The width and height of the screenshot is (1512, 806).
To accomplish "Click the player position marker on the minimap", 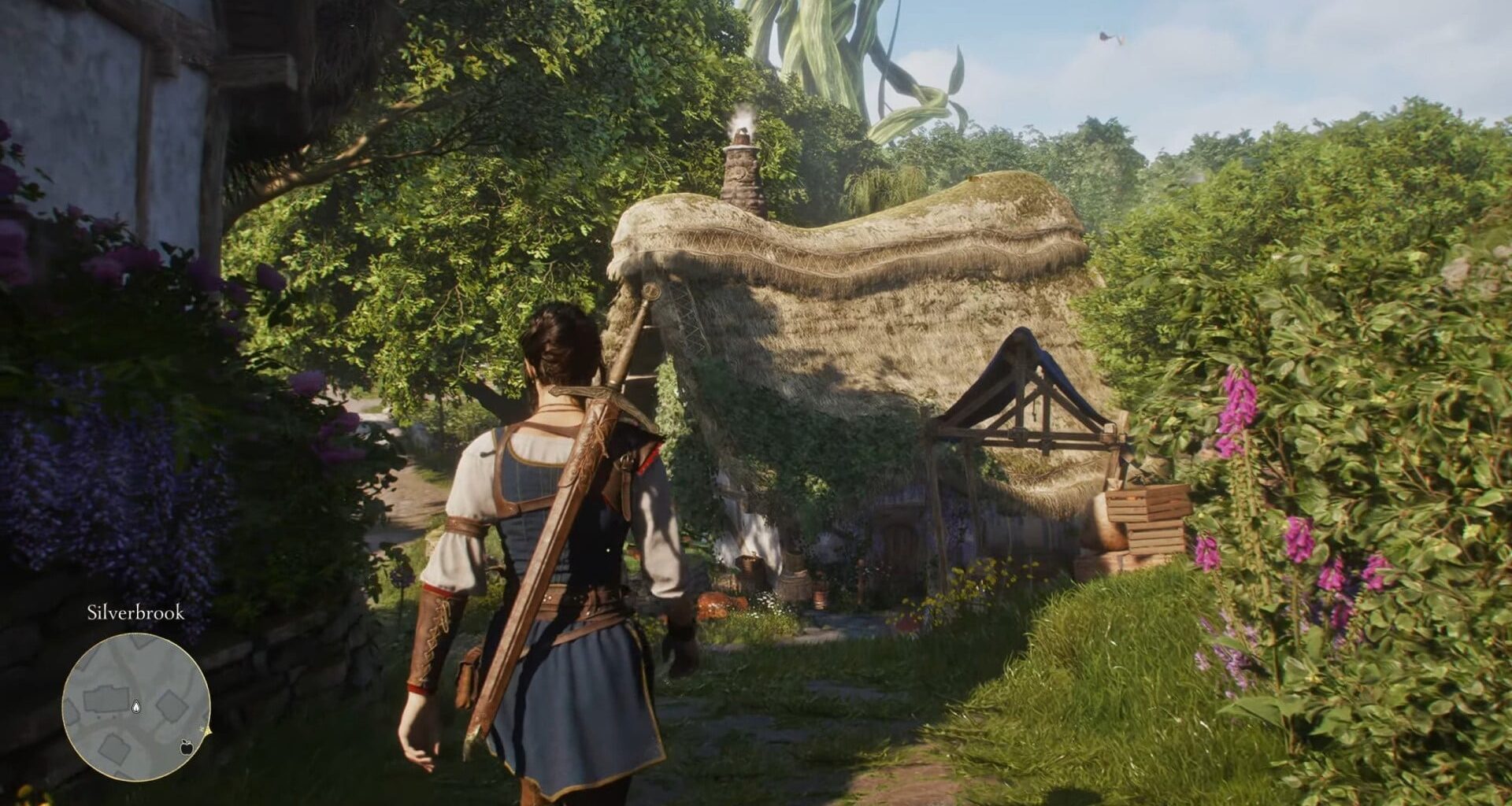I will pyautogui.click(x=136, y=706).
